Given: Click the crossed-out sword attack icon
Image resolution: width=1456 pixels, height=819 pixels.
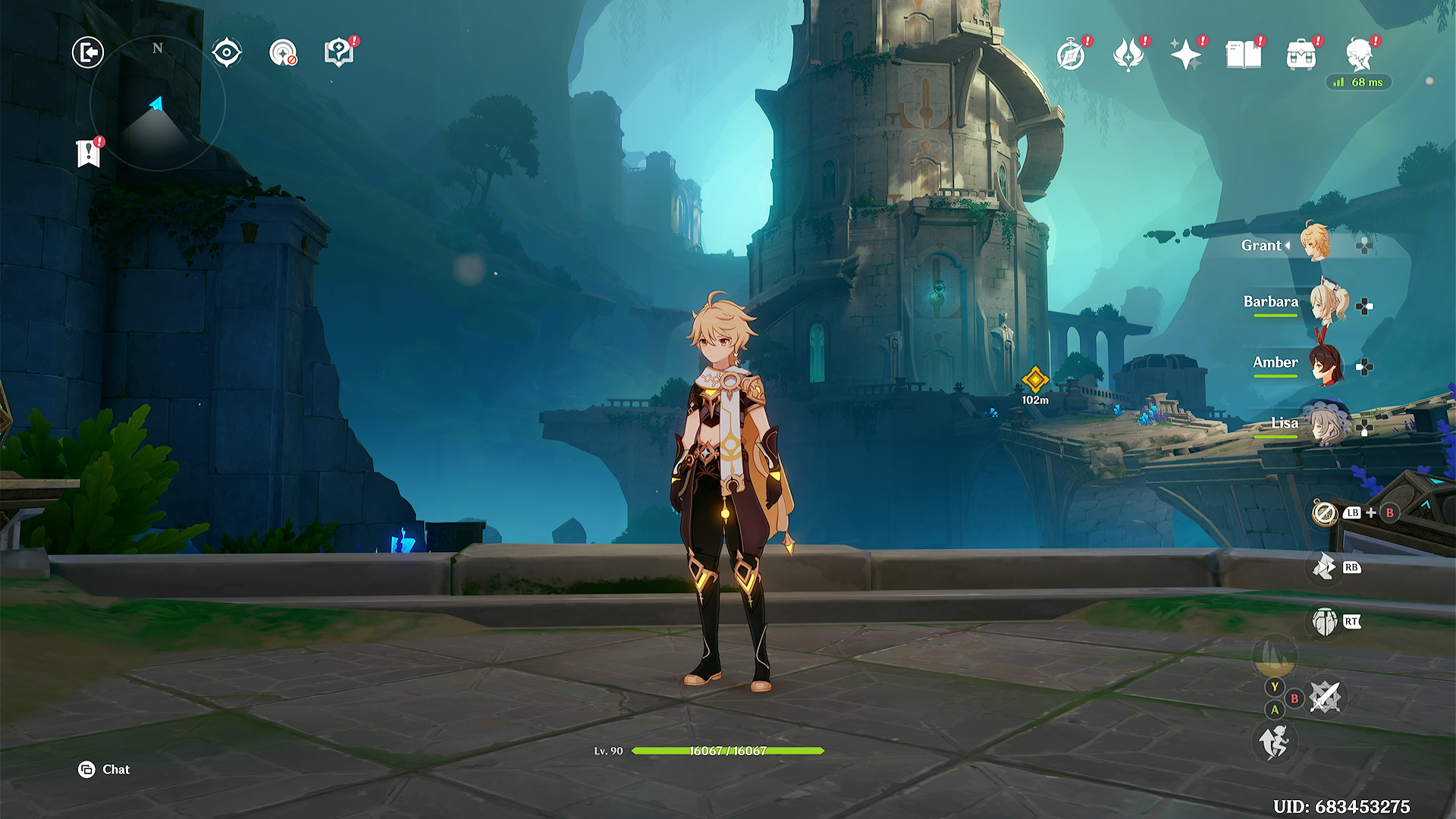Looking at the screenshot, I should [x=1326, y=697].
